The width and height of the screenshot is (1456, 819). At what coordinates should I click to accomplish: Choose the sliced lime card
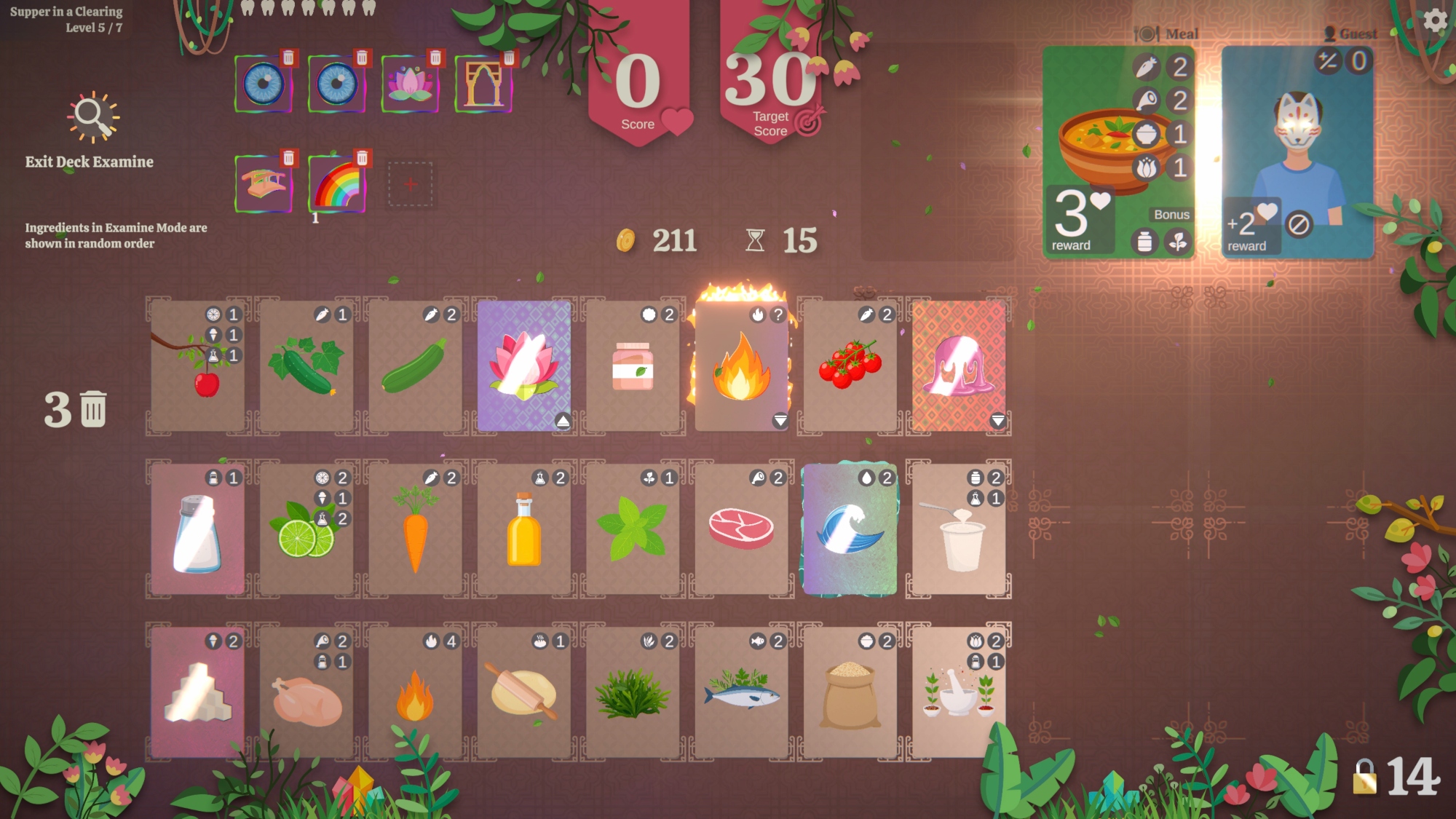[306, 529]
